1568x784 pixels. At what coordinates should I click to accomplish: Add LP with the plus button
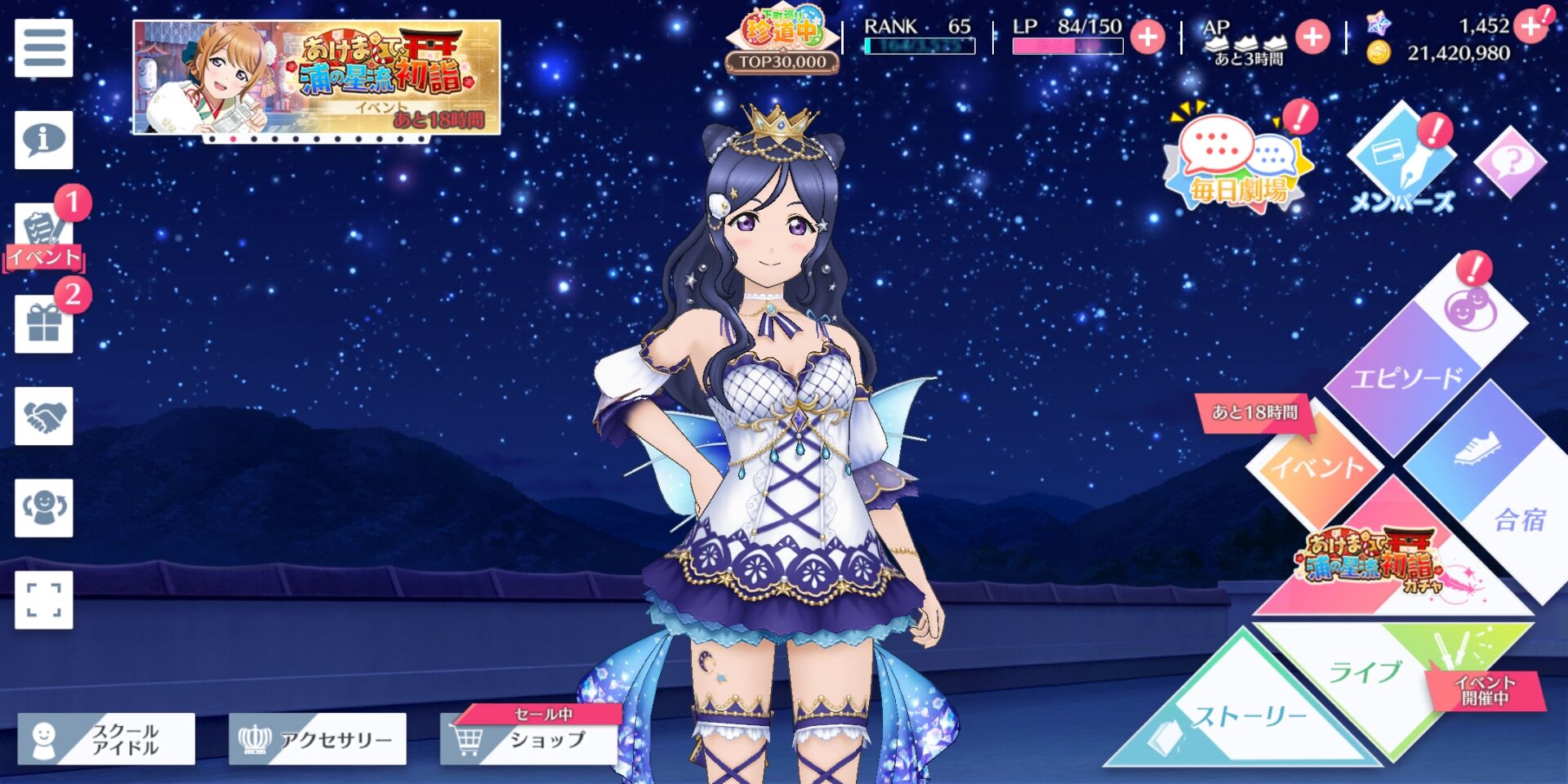(1147, 37)
